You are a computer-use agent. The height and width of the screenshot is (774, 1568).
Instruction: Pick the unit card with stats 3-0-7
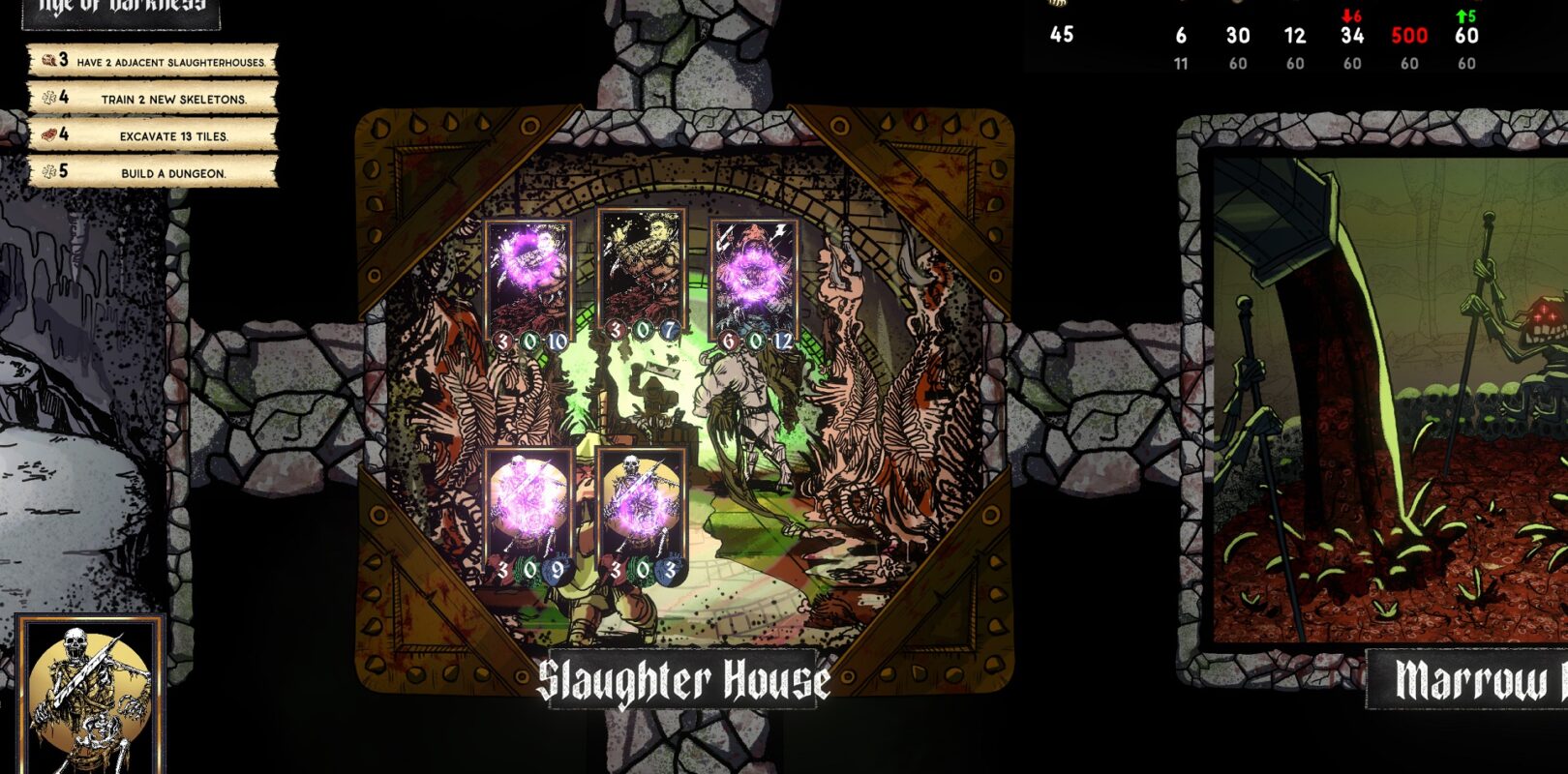point(642,281)
